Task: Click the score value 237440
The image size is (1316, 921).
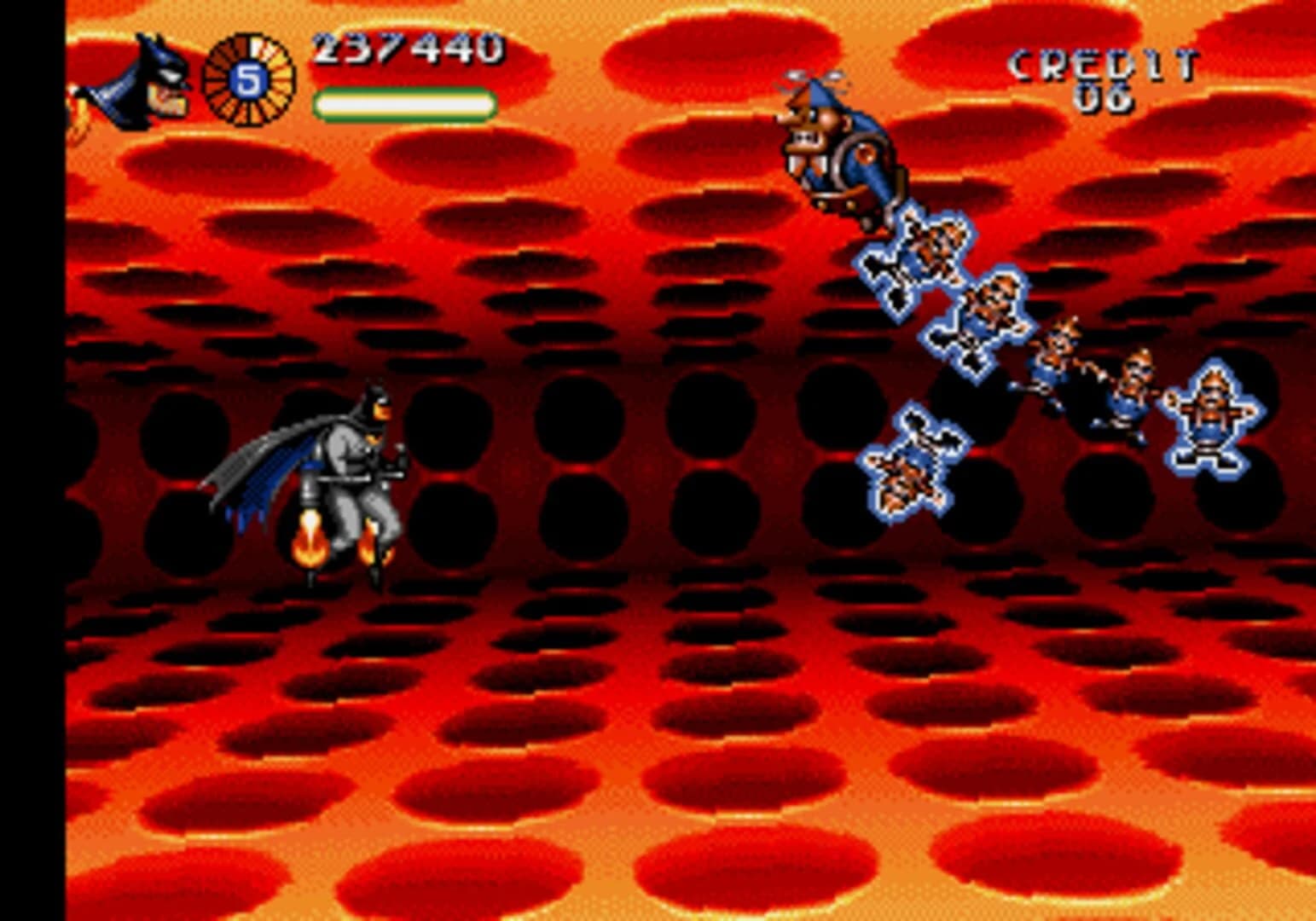Action: 405,51
